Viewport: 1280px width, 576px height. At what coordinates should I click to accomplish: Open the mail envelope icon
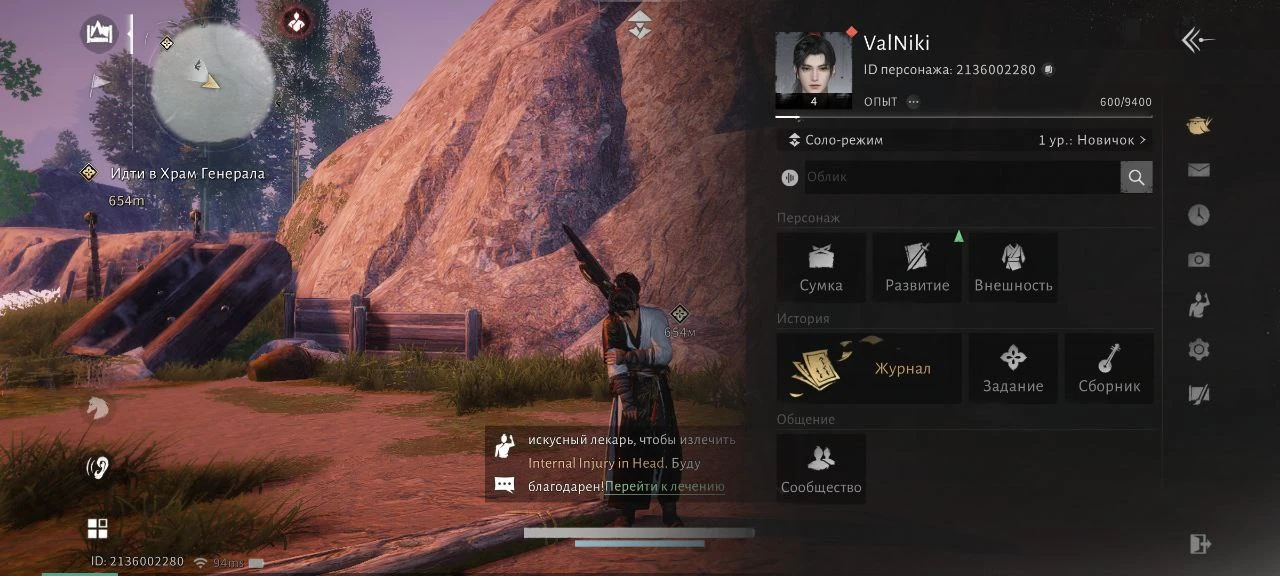1198,170
